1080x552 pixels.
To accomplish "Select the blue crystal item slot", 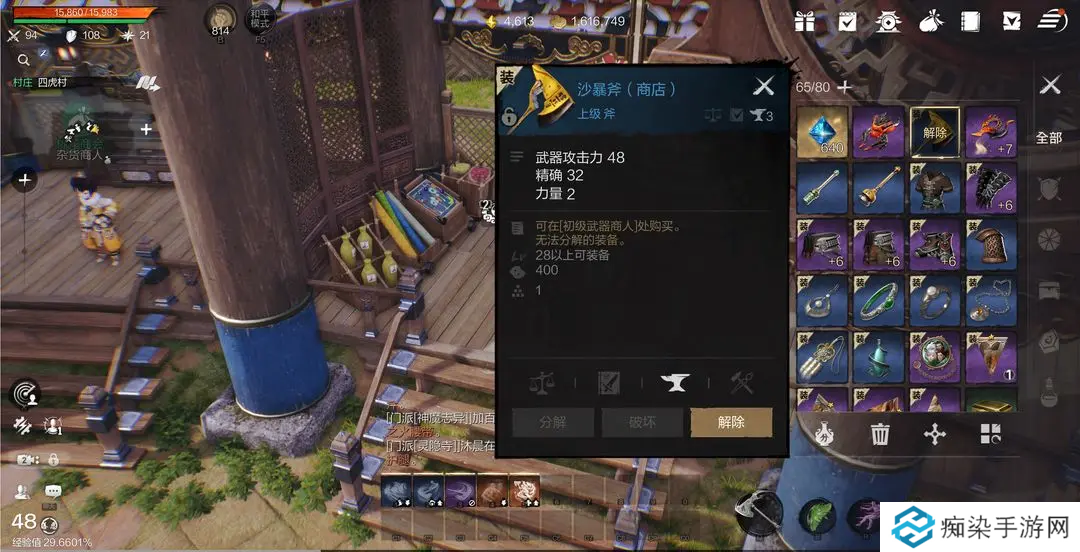I will click(x=823, y=133).
